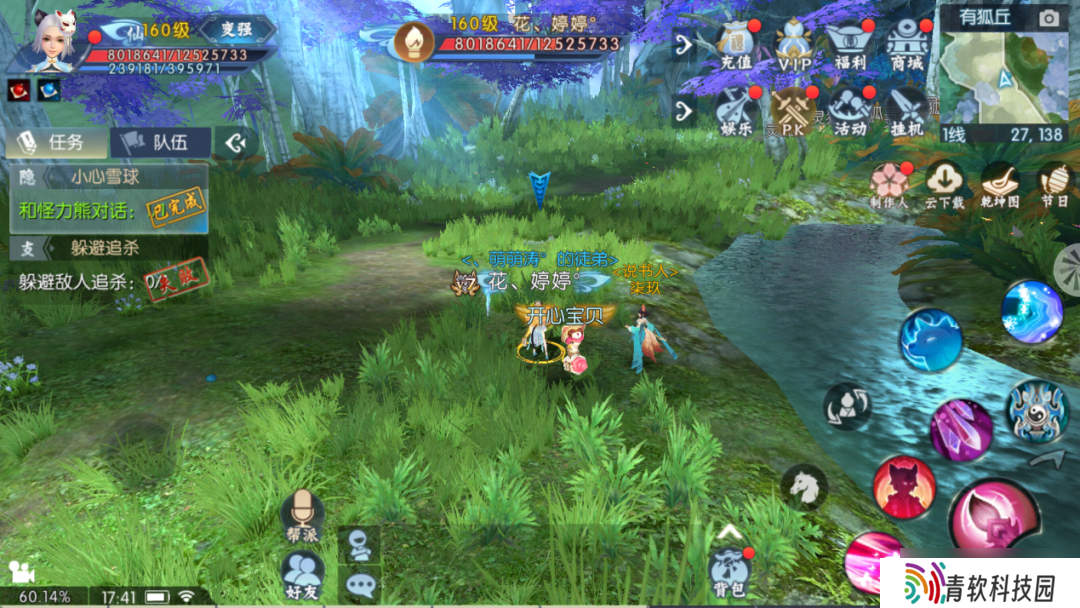
Task: Open the 活动 events menu
Action: pos(850,110)
